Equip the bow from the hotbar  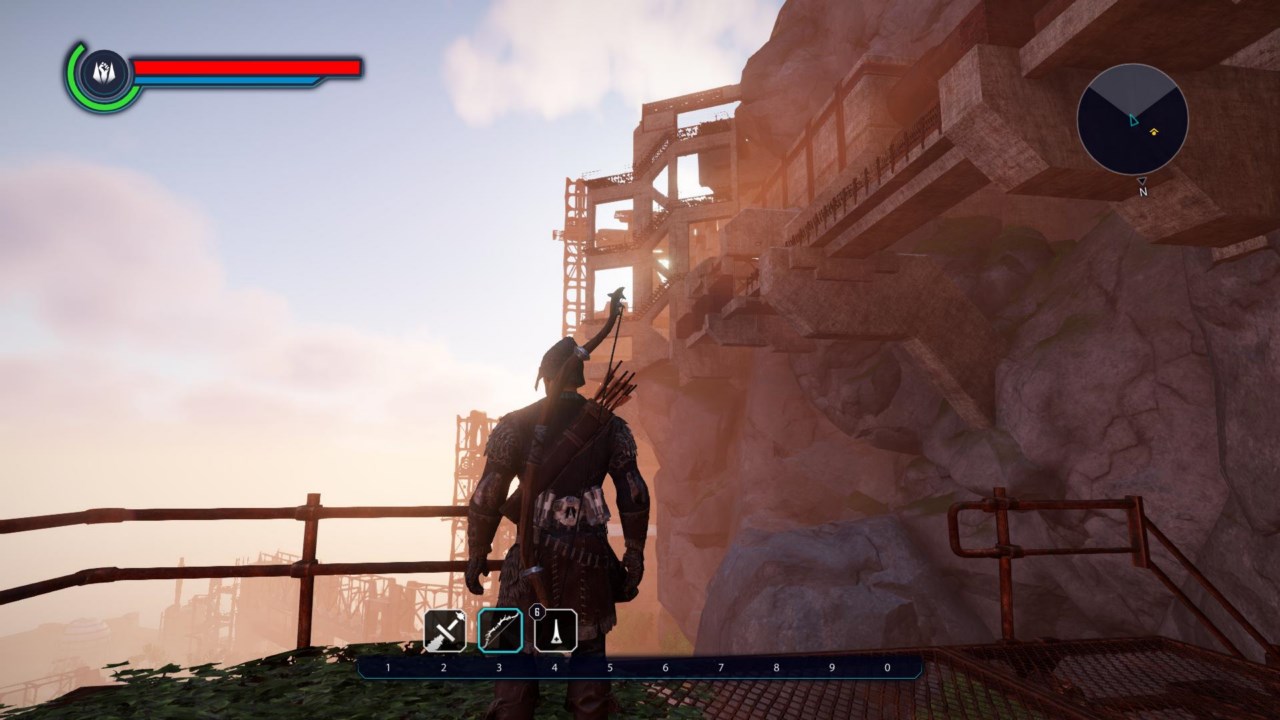500,630
